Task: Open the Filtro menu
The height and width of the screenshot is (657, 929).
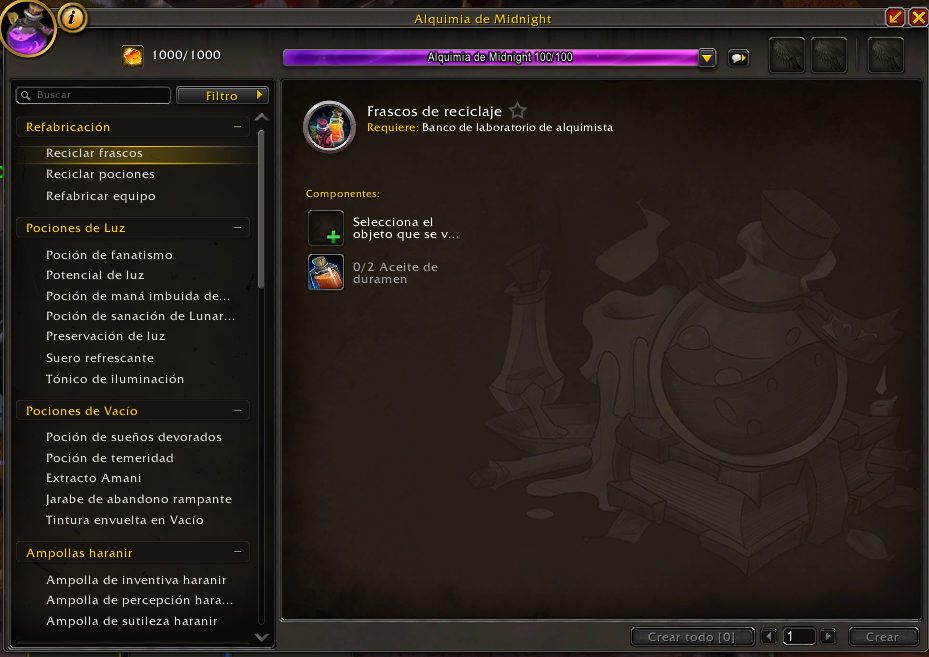Action: click(x=222, y=95)
